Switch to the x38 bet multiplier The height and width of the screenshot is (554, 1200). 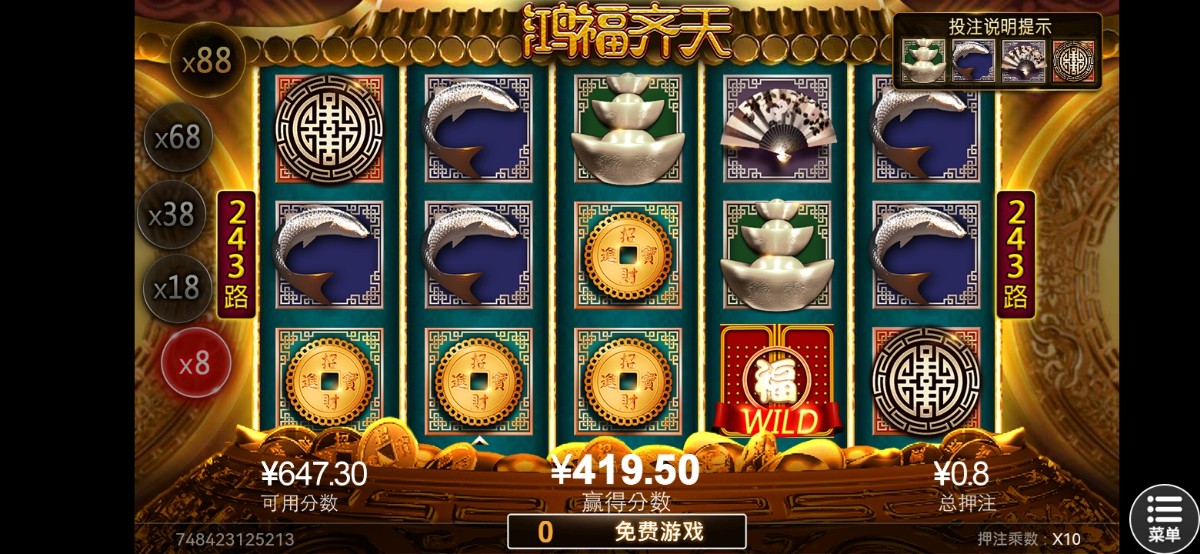(171, 214)
